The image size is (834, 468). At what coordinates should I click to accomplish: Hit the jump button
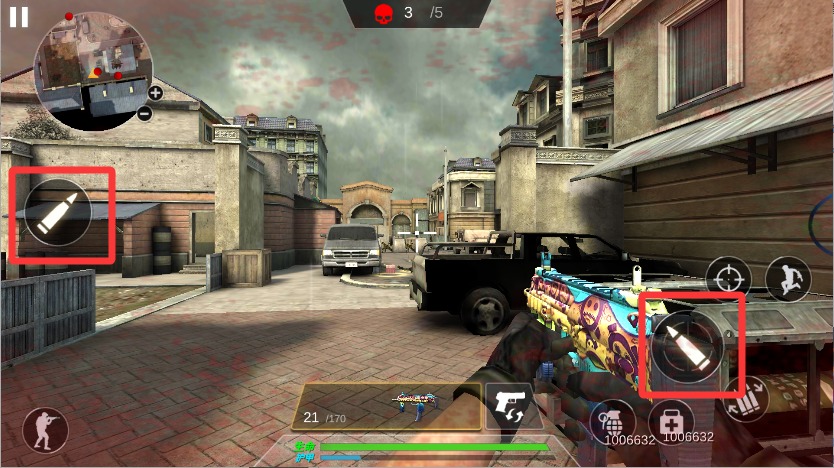[x=787, y=278]
